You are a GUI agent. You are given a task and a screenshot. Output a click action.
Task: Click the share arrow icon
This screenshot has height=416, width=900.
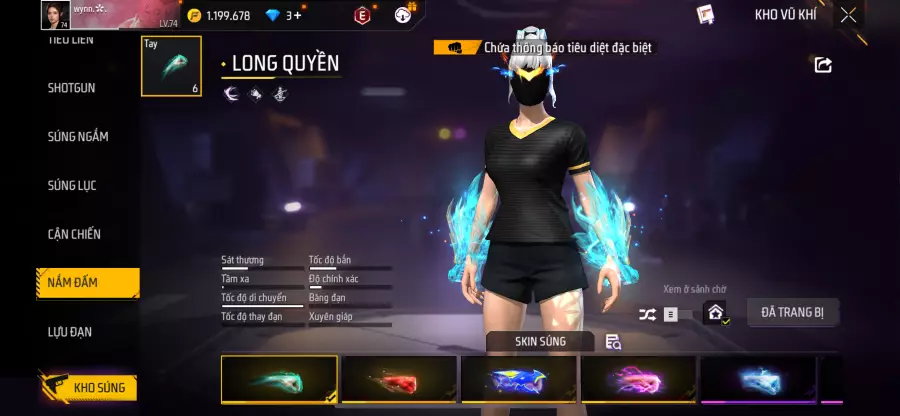[x=823, y=65]
